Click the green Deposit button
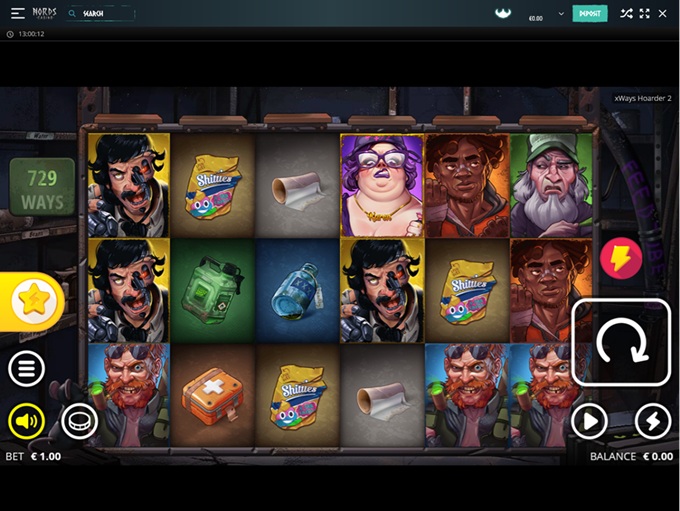The width and height of the screenshot is (680, 511). click(589, 14)
